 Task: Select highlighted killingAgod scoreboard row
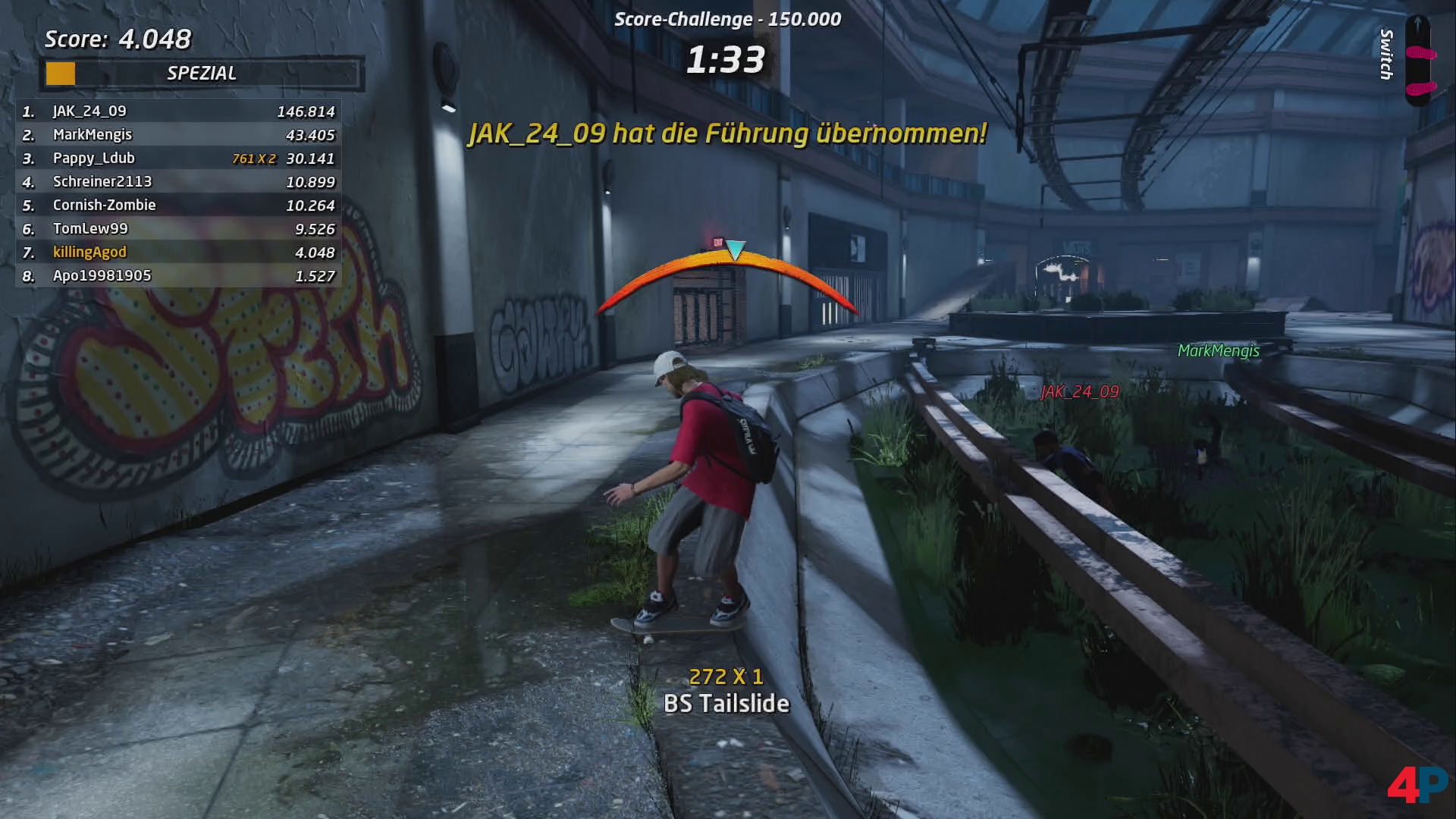[178, 253]
